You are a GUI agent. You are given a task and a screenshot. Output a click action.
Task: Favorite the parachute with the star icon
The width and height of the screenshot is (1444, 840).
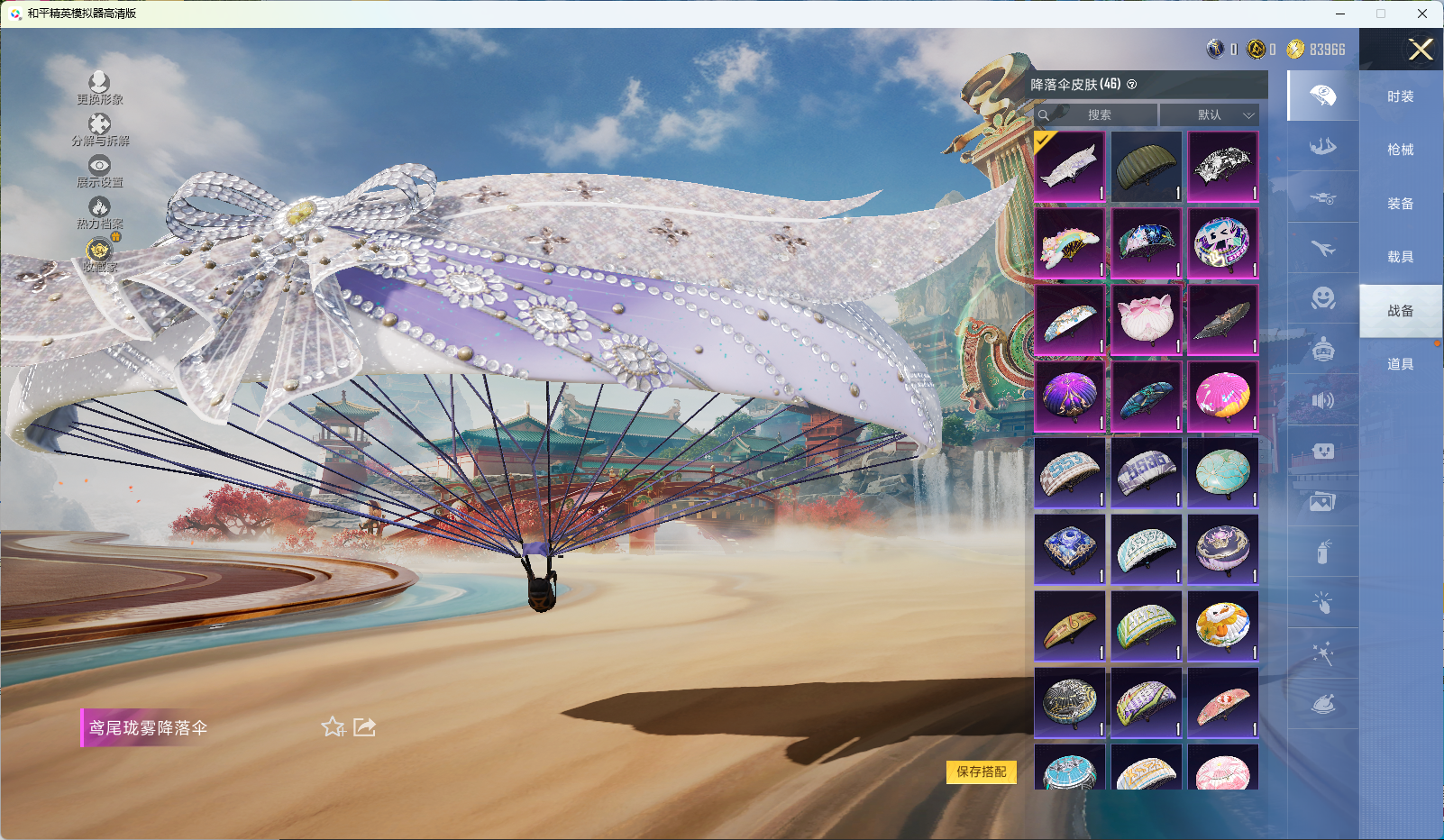333,726
